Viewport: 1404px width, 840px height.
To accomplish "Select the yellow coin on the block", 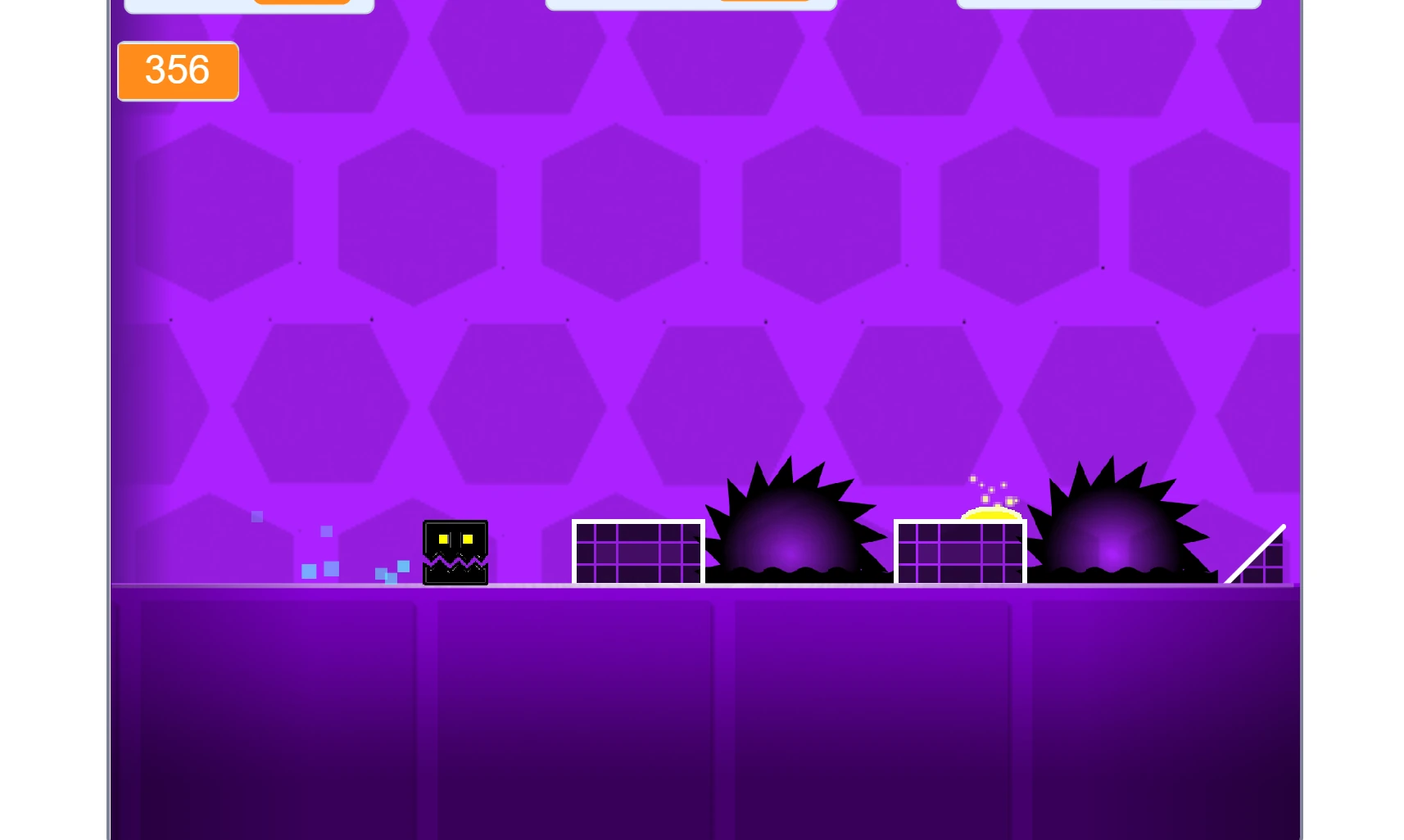I will (x=990, y=513).
